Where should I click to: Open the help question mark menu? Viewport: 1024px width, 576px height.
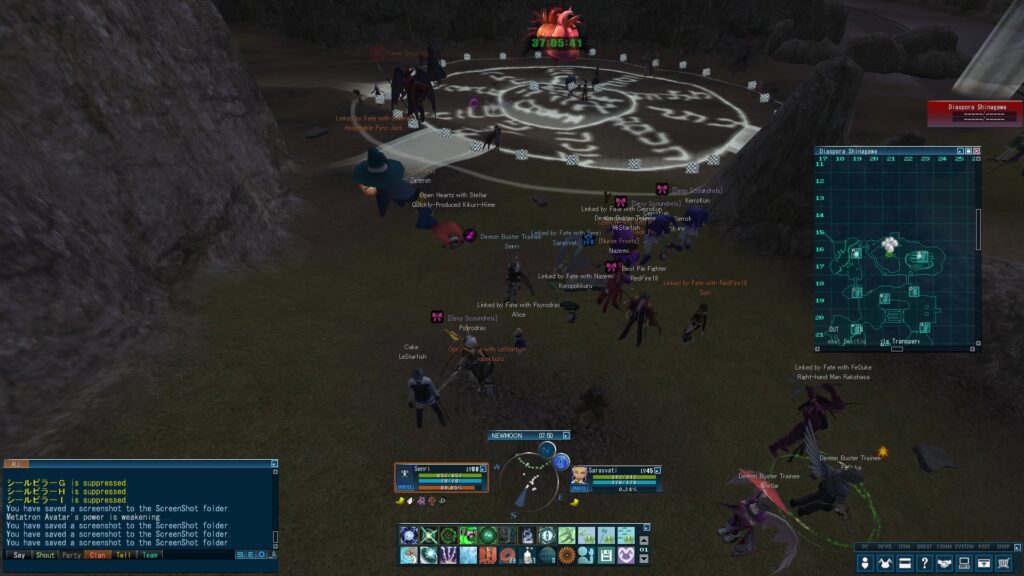[925, 563]
